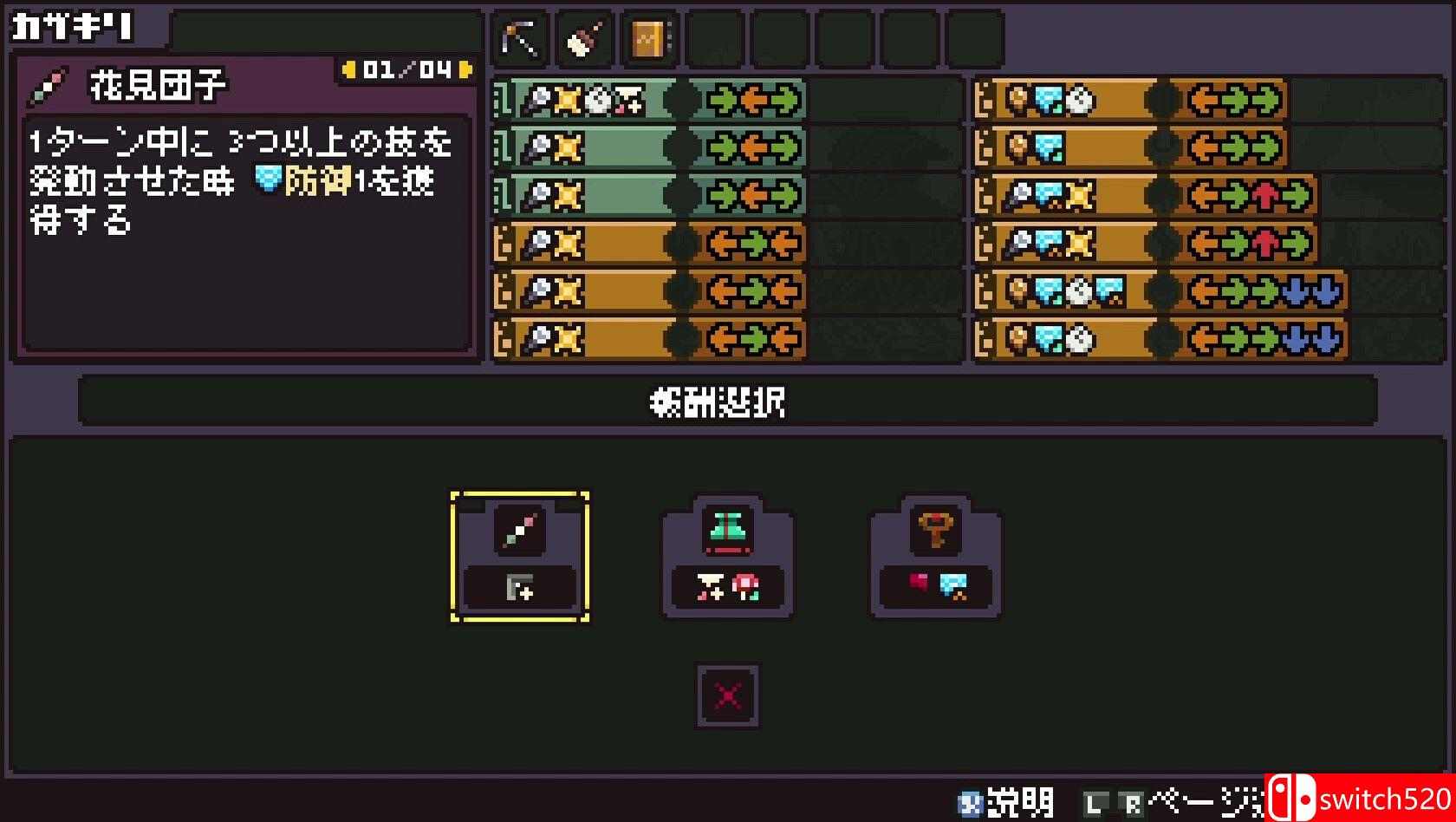Click the diamond icon on the top-right skill row
This screenshot has height=822, width=1456.
tap(1048, 101)
